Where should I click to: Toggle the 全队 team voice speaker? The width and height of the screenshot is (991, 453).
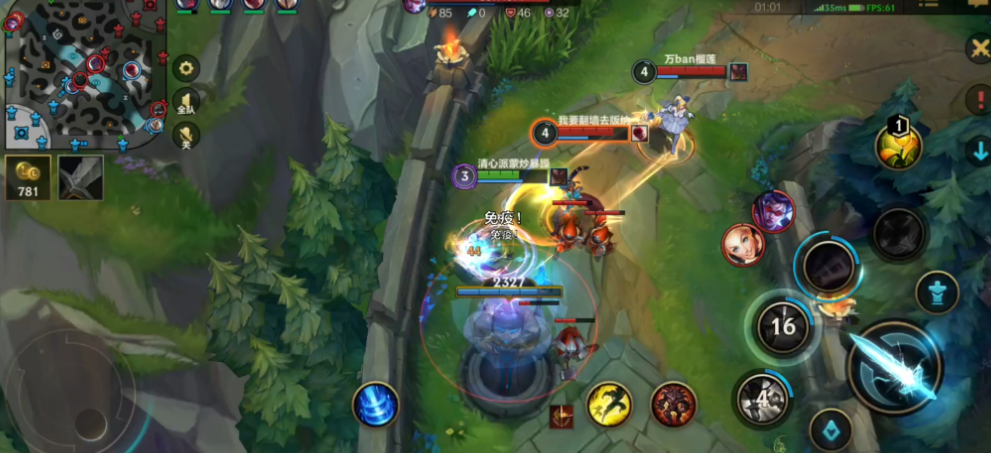tap(186, 101)
